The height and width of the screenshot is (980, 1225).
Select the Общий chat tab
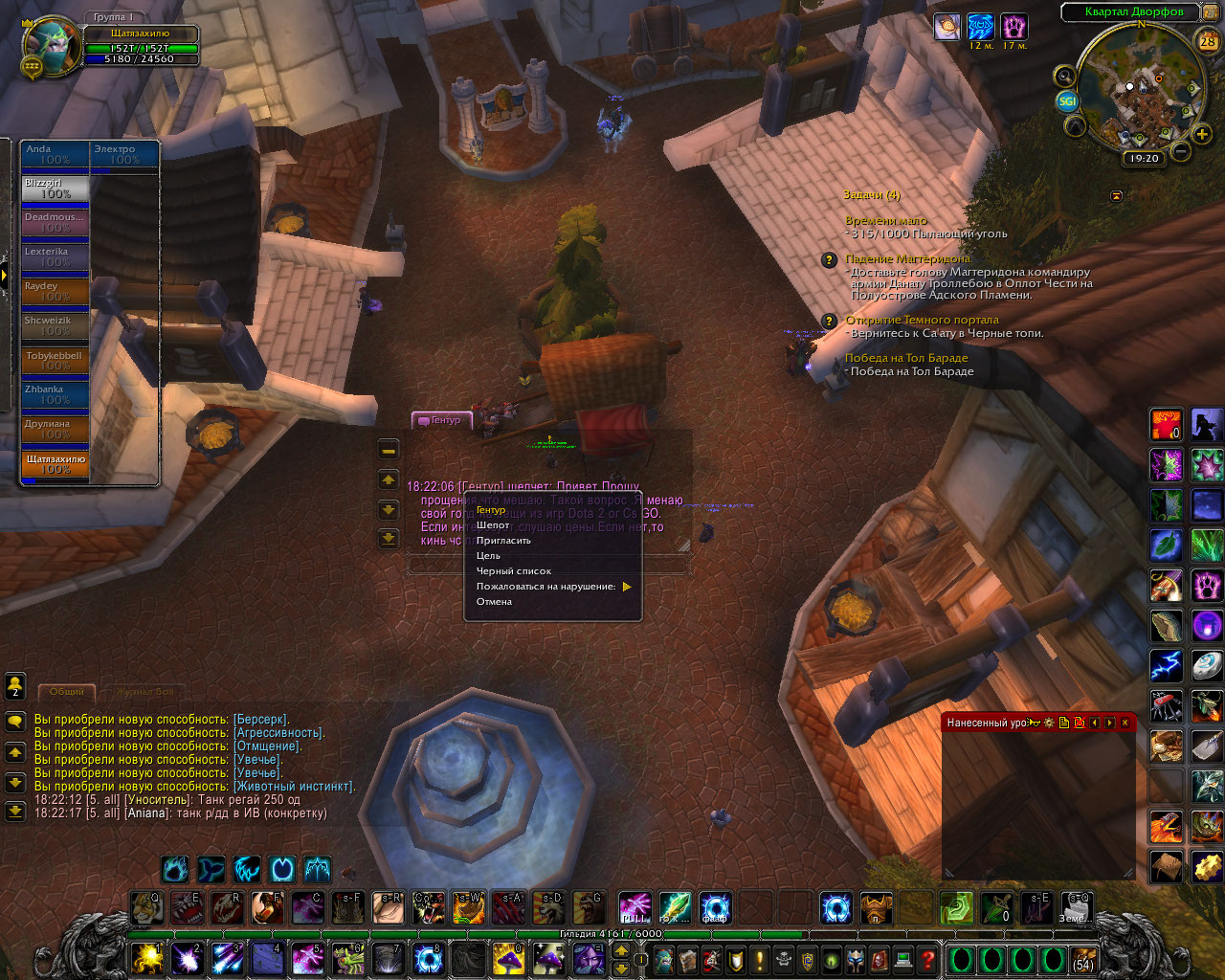point(66,692)
